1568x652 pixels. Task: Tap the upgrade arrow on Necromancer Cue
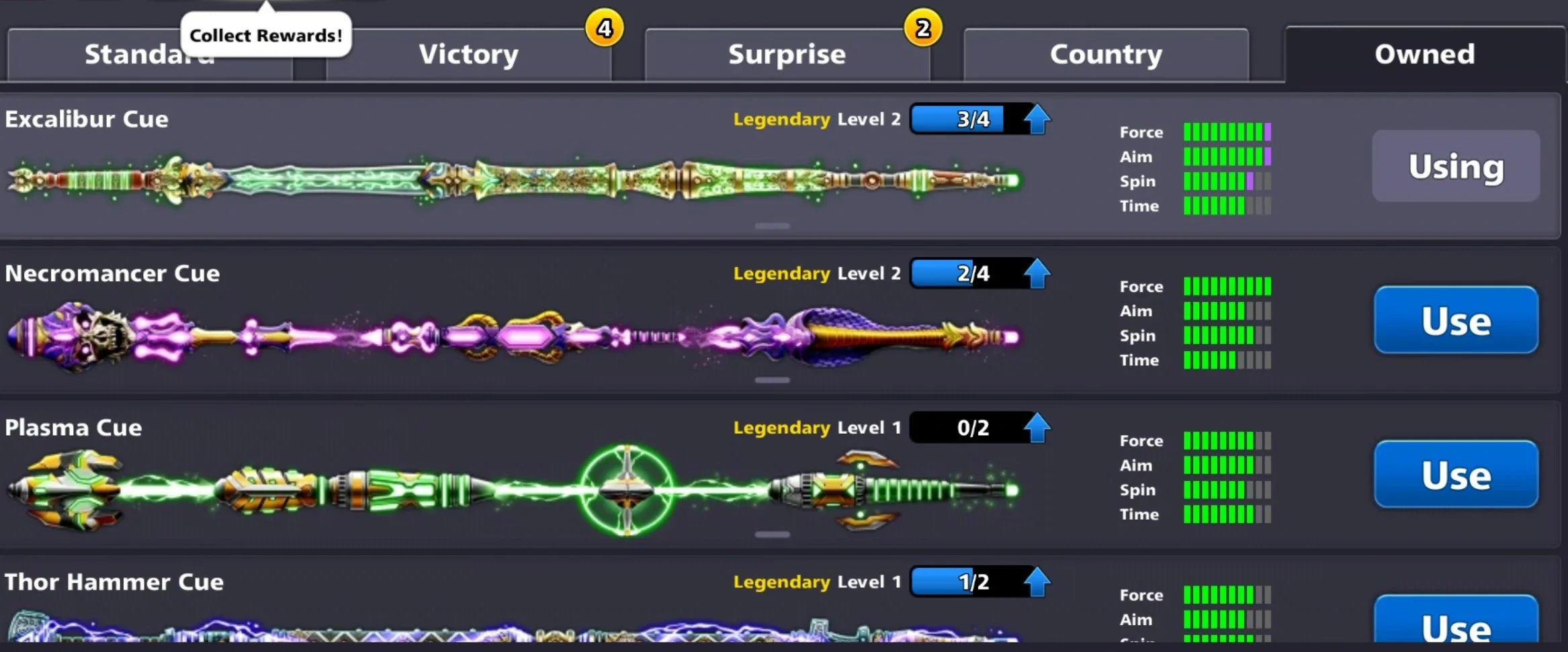[1036, 273]
